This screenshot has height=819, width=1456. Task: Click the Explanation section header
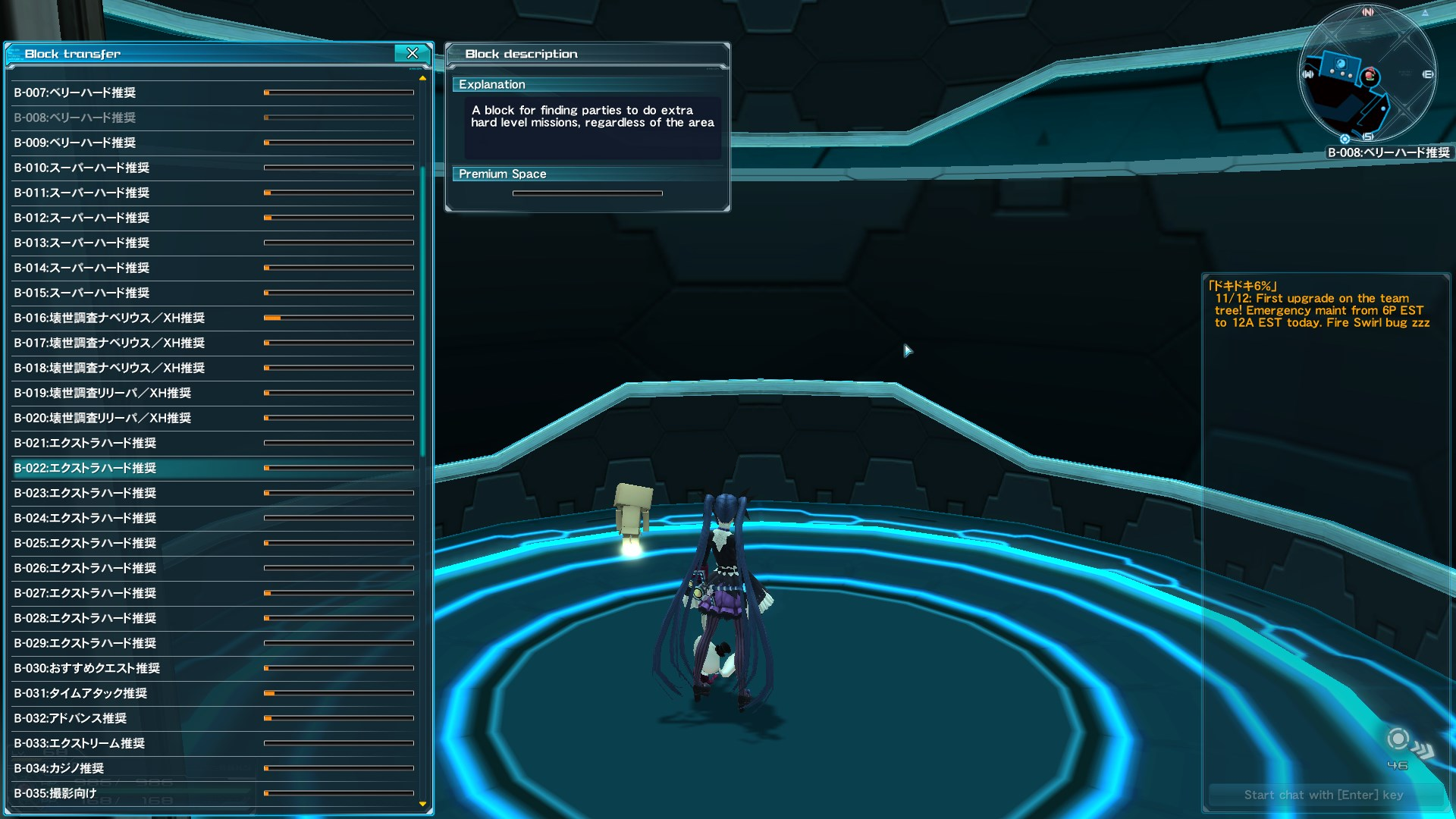492,84
